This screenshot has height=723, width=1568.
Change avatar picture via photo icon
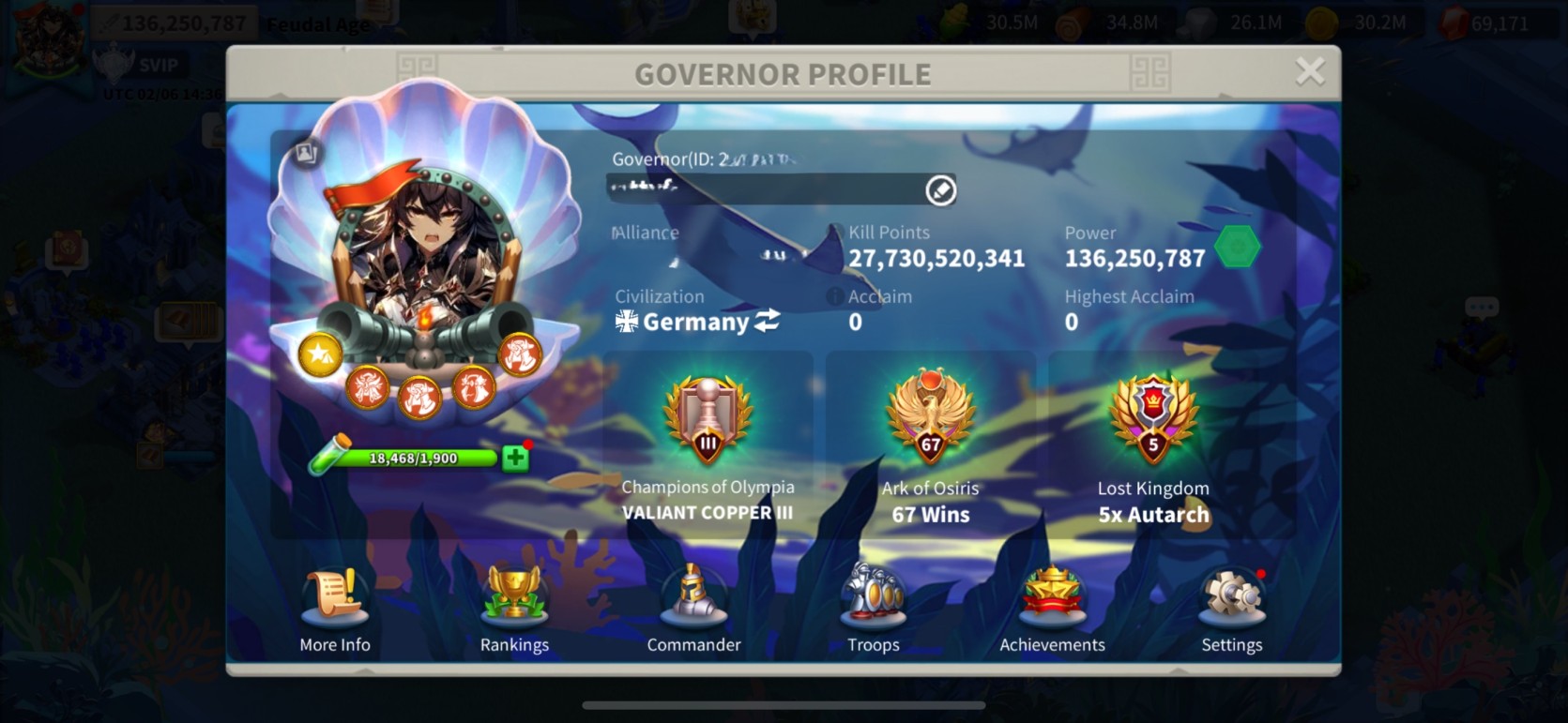pos(306,153)
